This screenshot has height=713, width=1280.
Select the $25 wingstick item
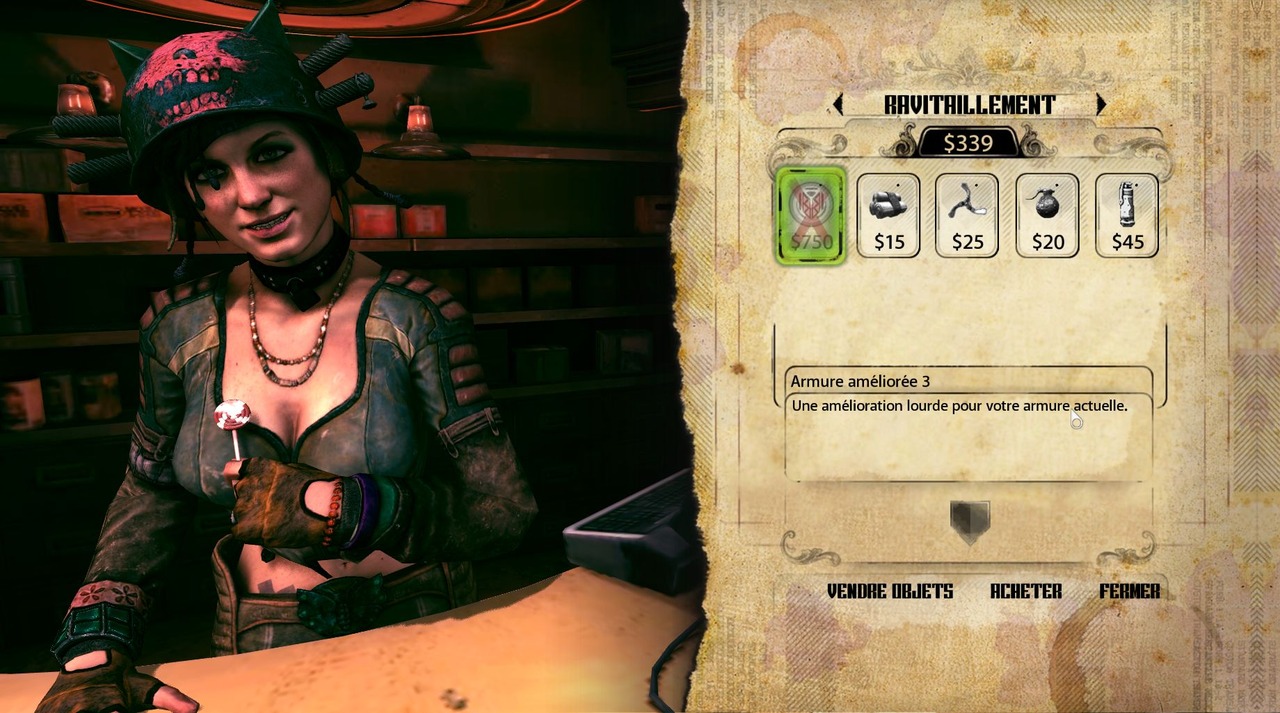(967, 215)
